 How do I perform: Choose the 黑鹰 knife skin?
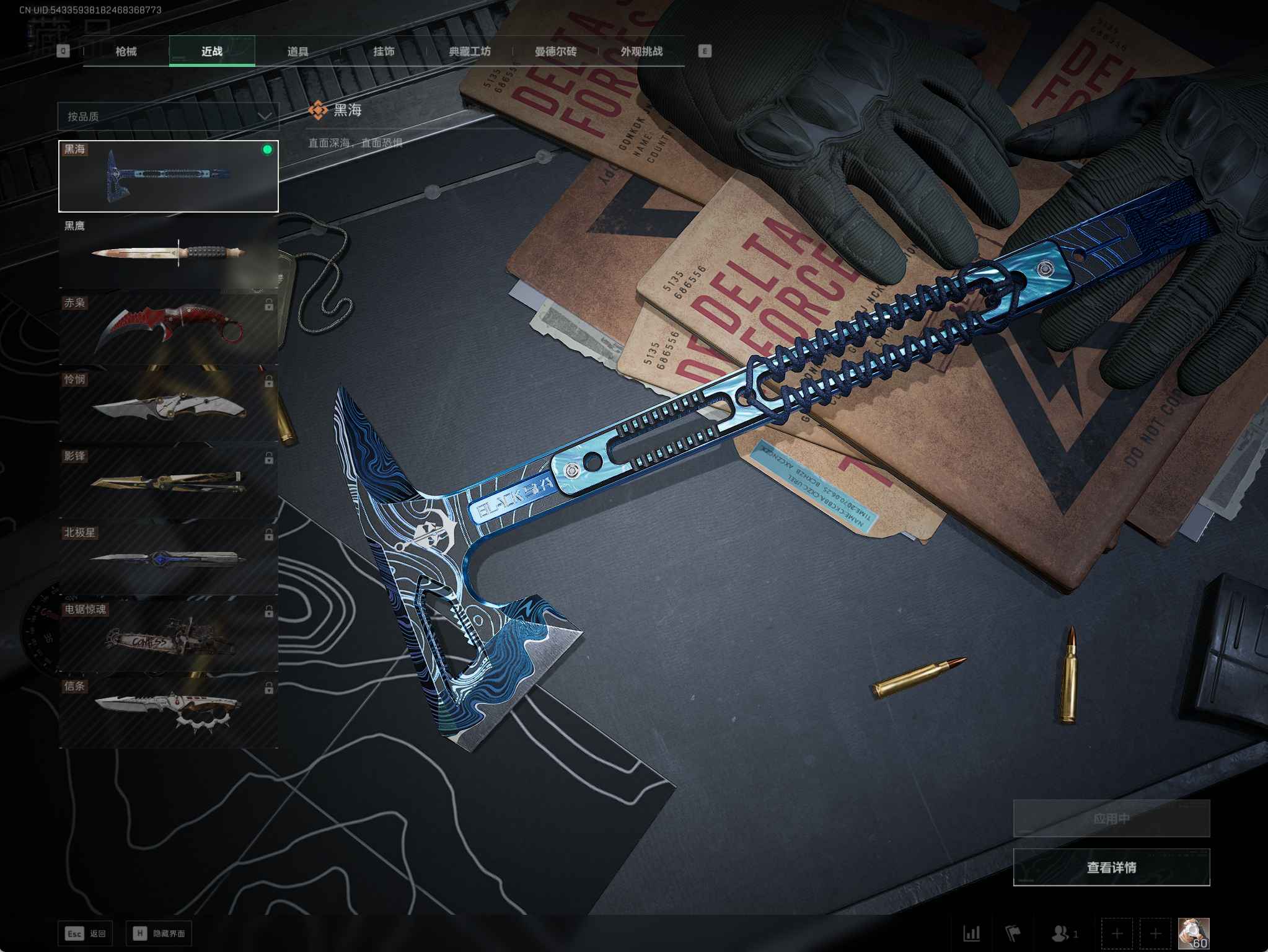point(169,253)
